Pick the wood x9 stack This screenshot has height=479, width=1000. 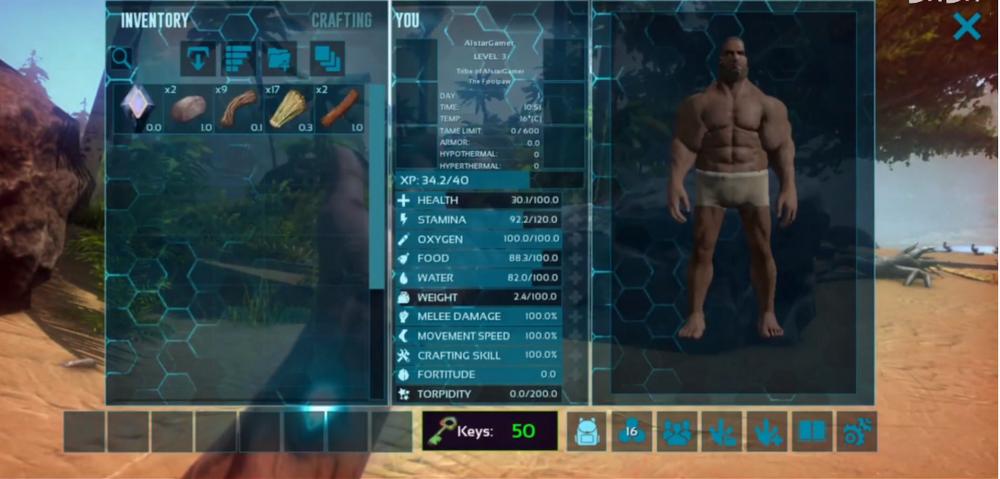(239, 108)
